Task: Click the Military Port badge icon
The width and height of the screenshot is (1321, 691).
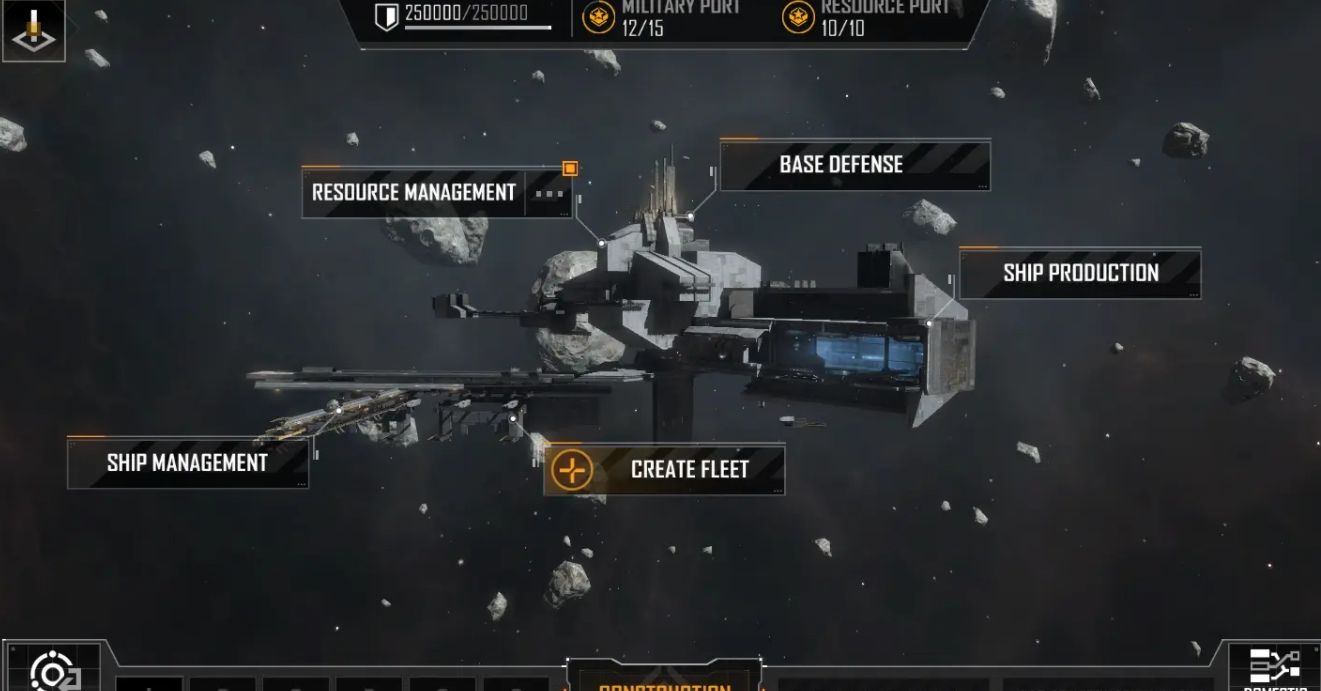Action: point(599,17)
